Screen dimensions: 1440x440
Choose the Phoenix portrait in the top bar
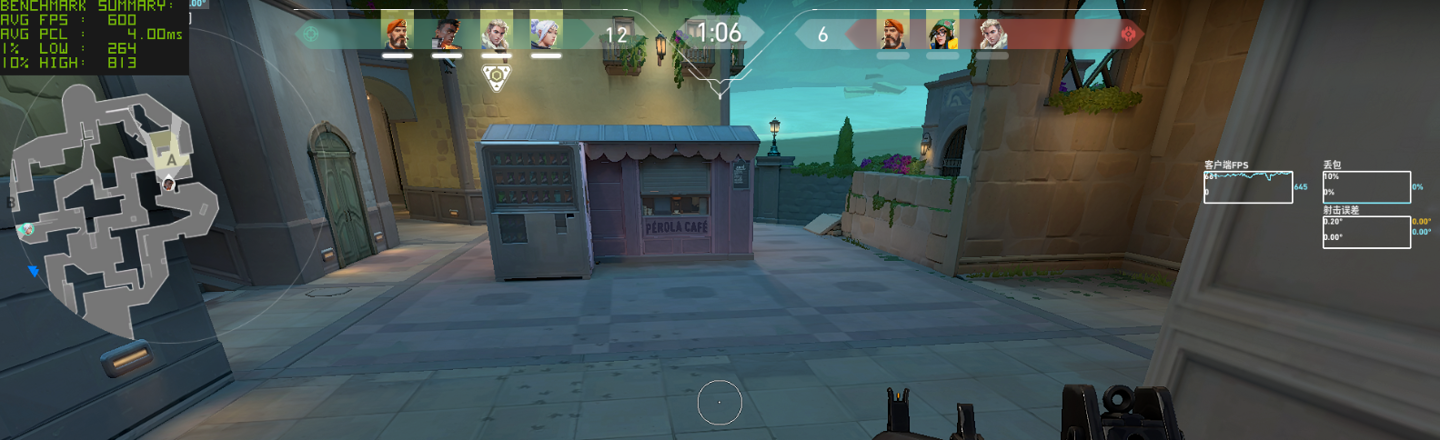click(446, 31)
